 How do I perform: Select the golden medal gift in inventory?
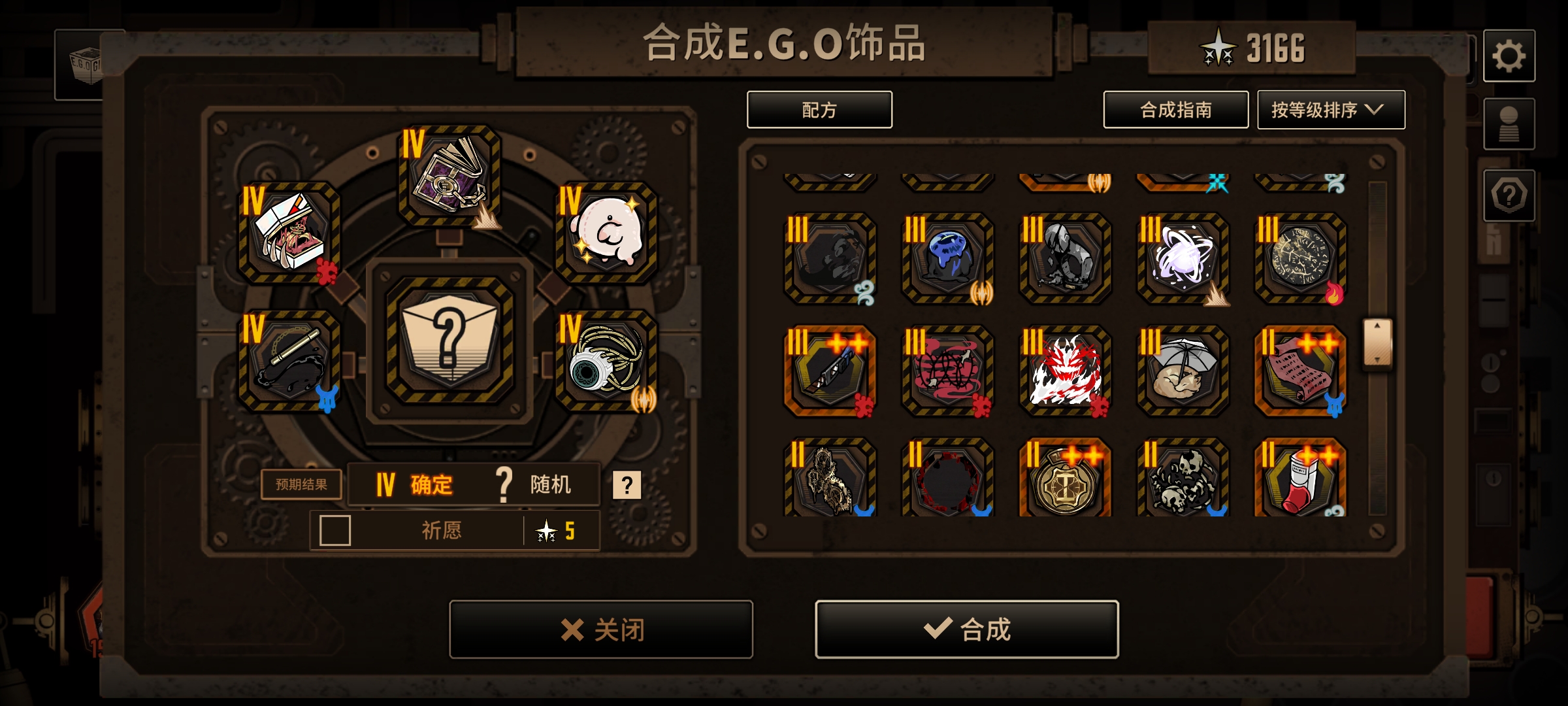click(1065, 479)
